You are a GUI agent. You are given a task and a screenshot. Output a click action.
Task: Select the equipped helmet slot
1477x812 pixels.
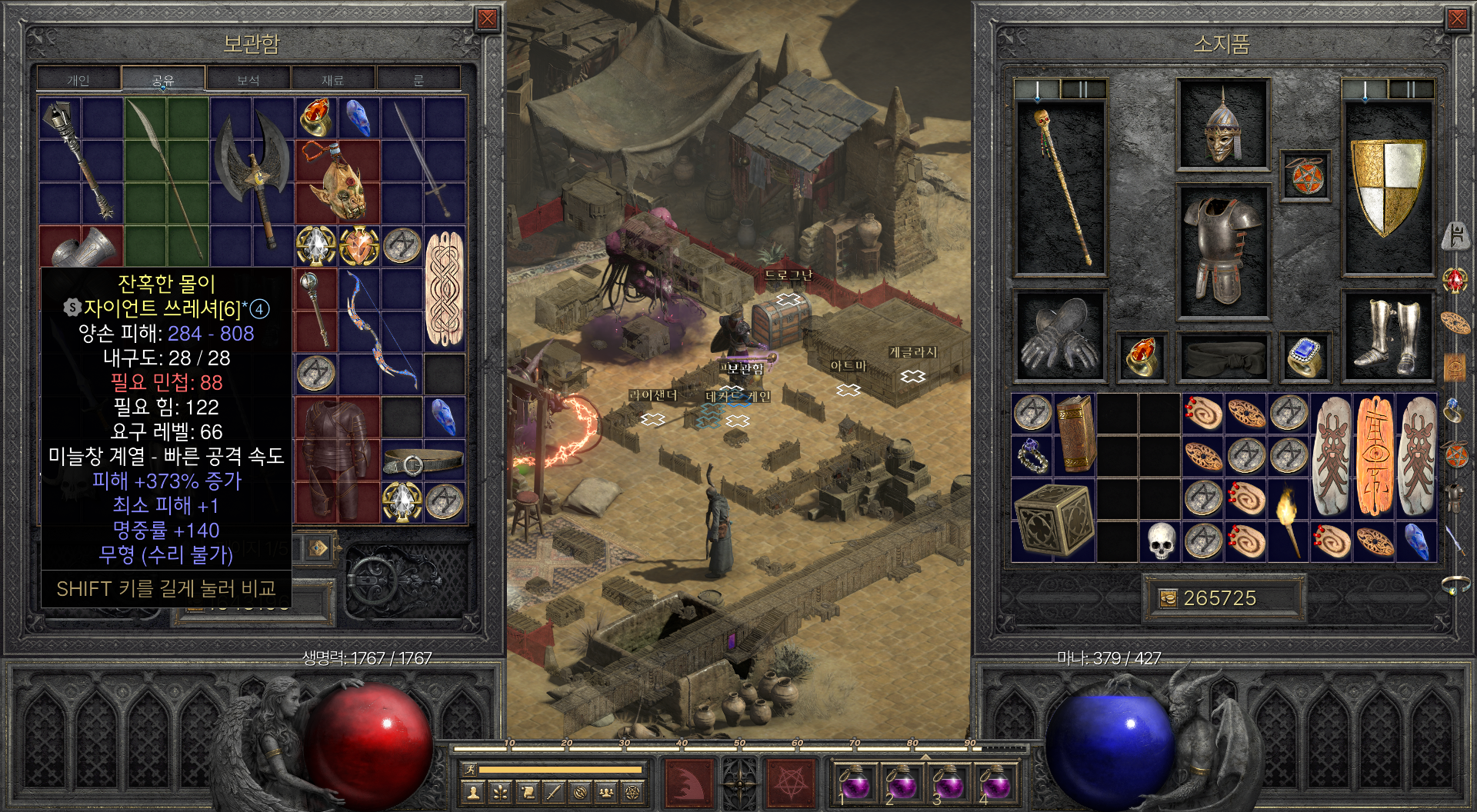[x=1222, y=125]
